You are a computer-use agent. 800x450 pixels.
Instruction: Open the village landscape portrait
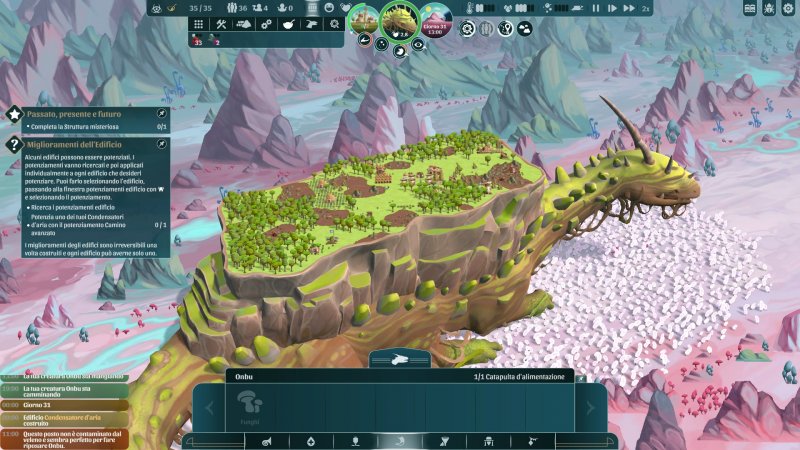pos(364,20)
